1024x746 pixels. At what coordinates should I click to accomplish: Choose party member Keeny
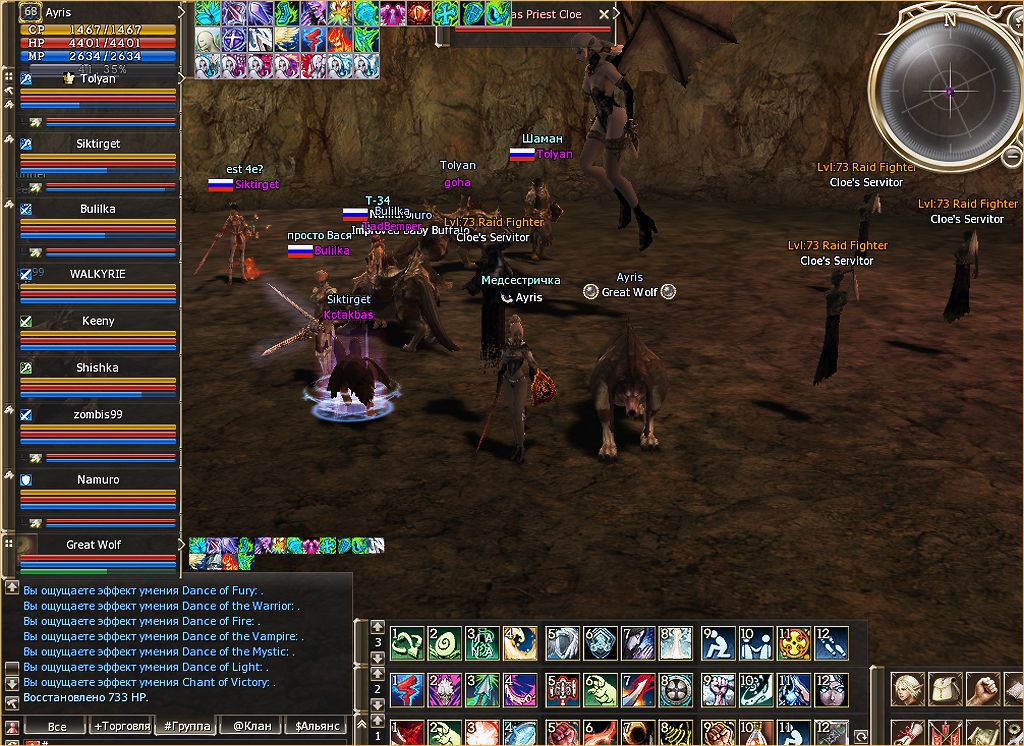pos(98,321)
